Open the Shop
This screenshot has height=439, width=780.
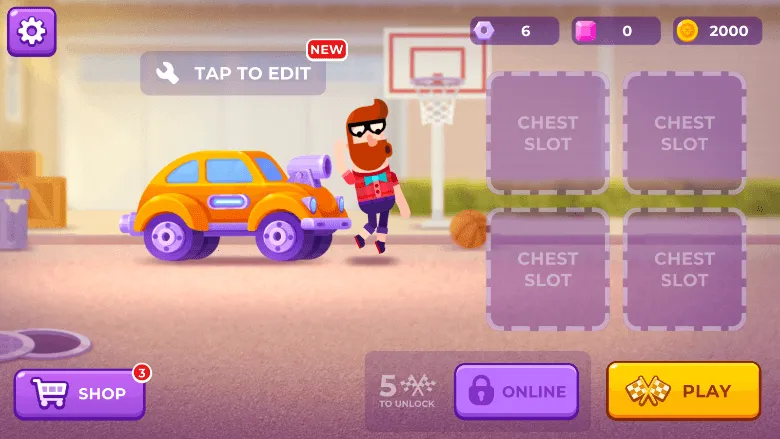[79, 393]
